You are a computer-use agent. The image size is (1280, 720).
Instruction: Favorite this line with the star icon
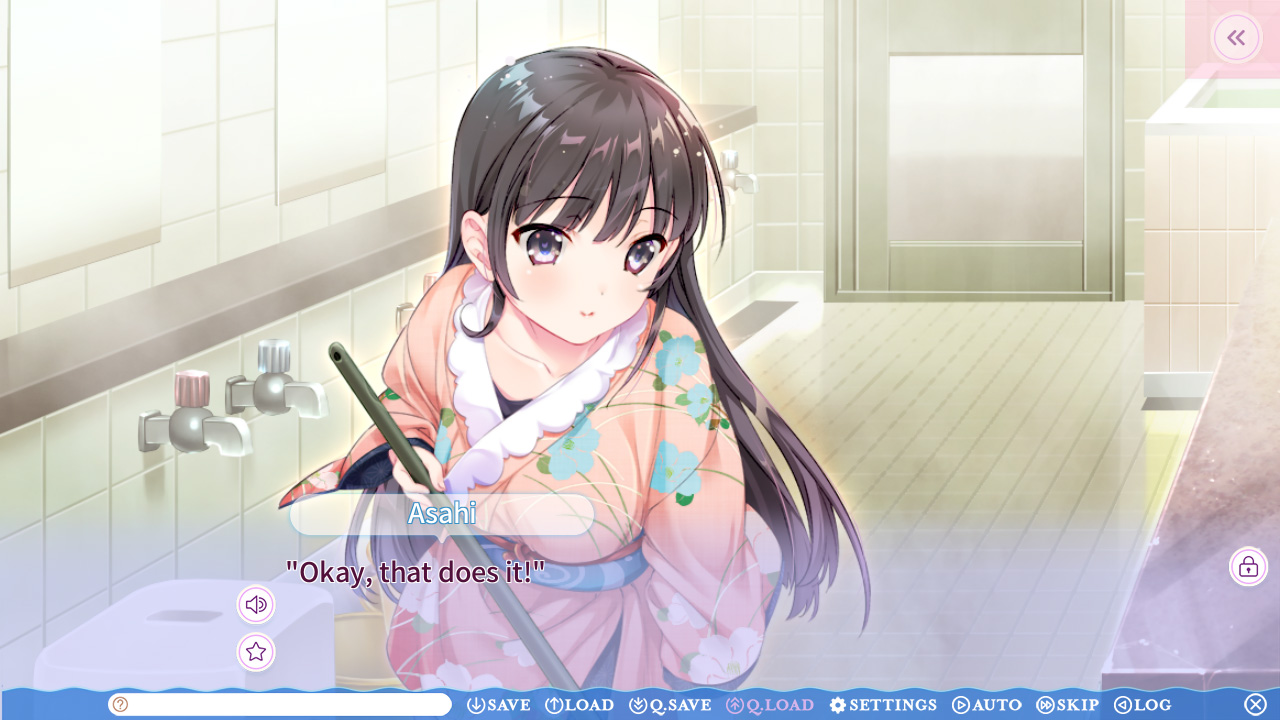click(256, 652)
